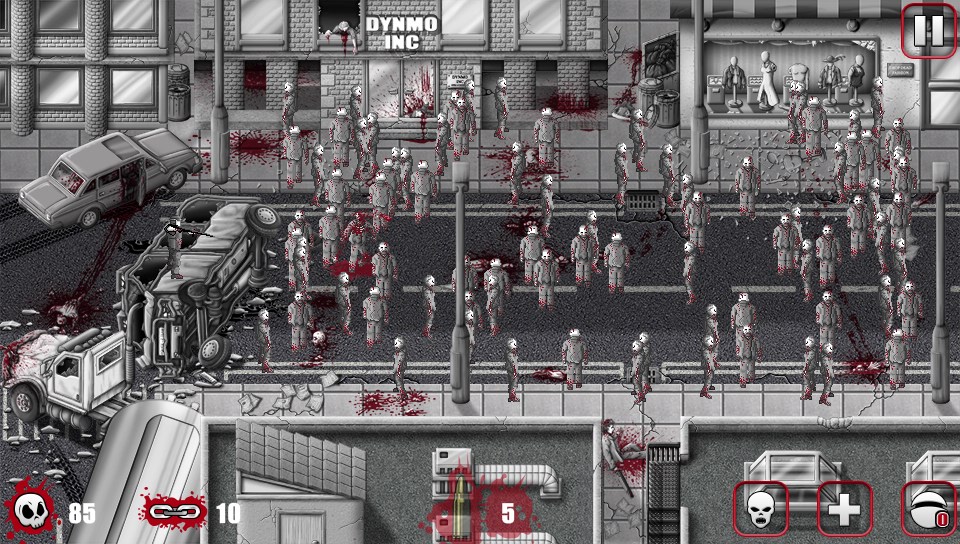Activate the white plus button

coord(845,510)
